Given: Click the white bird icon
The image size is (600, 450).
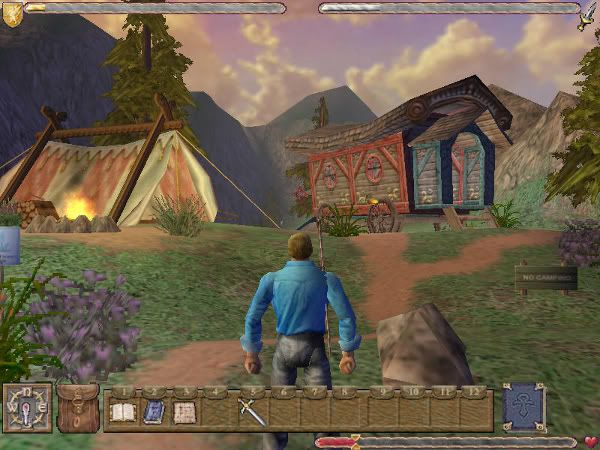Looking at the screenshot, I should pyautogui.click(x=587, y=17).
